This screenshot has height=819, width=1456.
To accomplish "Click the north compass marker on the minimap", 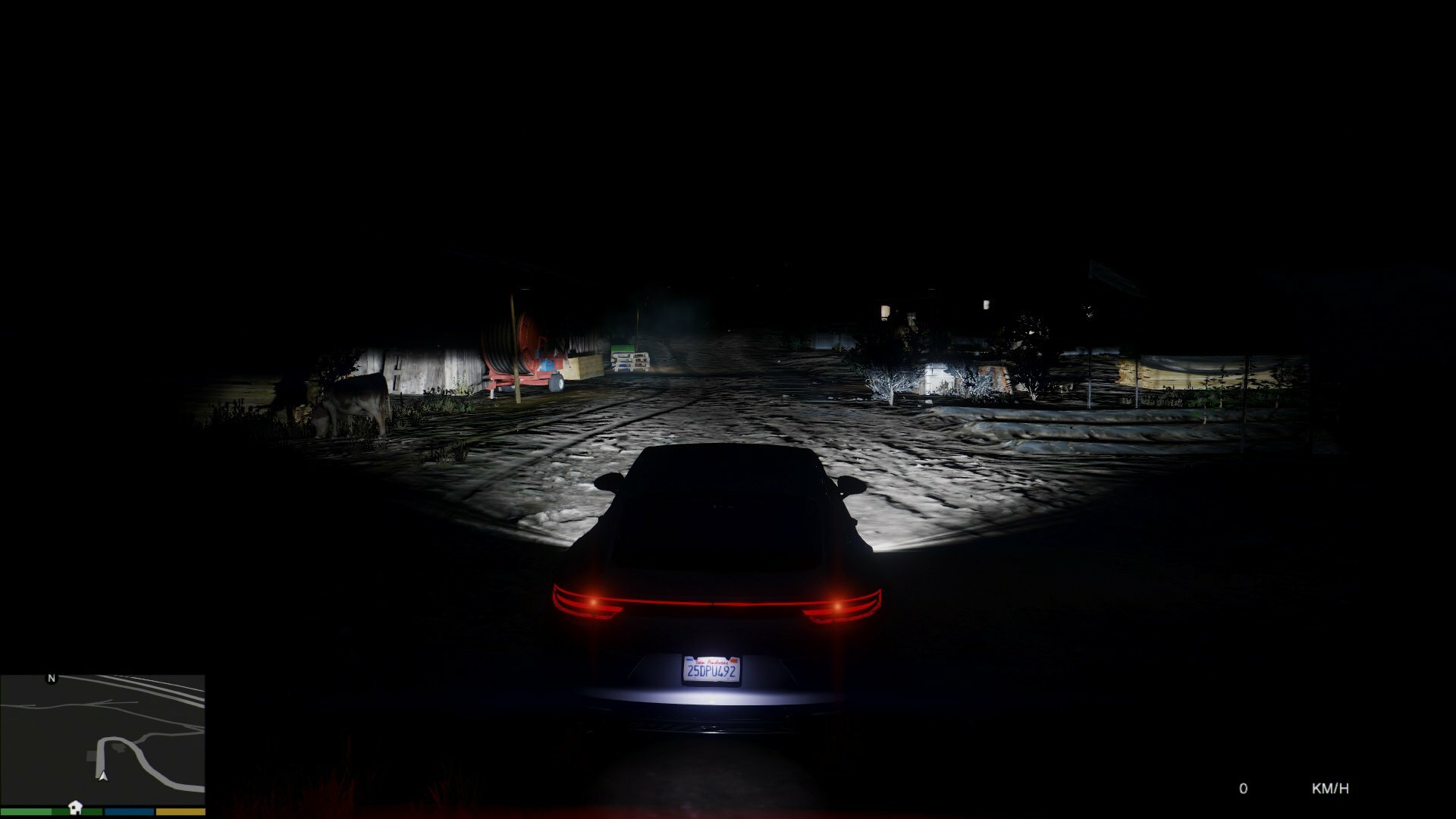I will pos(52,678).
